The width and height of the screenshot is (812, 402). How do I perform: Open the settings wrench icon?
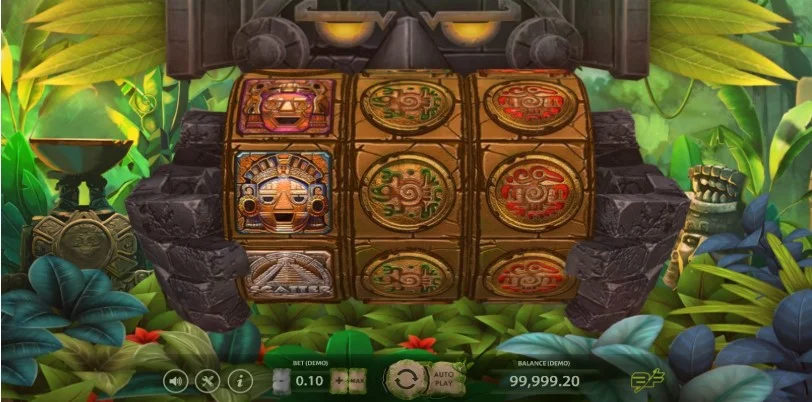[x=207, y=381]
